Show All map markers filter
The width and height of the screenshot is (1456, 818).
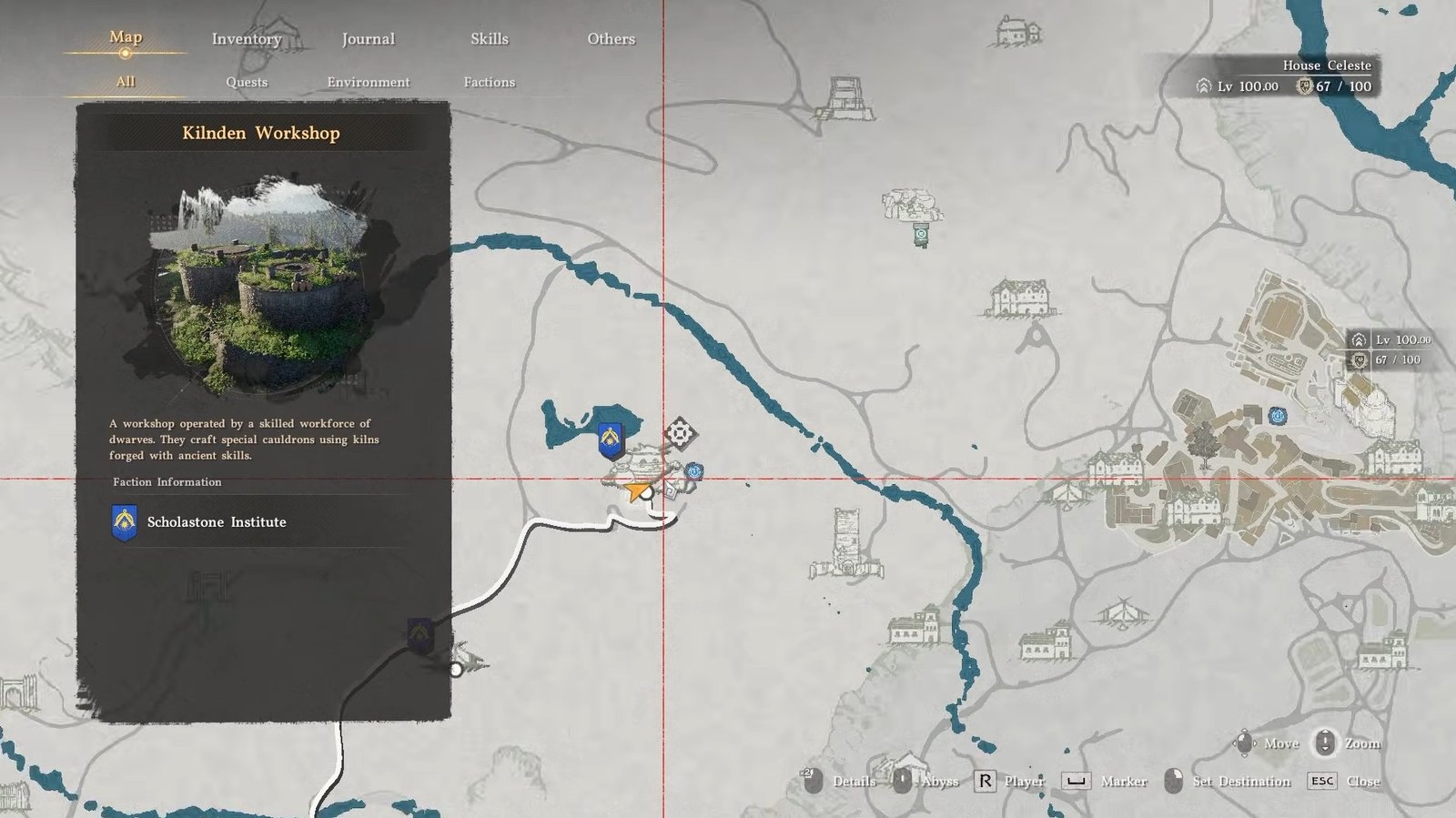point(126,82)
